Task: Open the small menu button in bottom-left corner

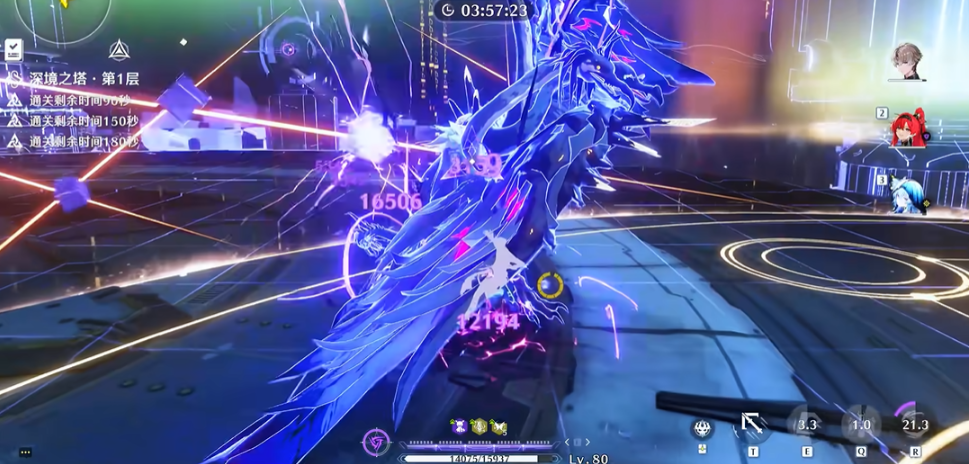Action: [x=25, y=452]
